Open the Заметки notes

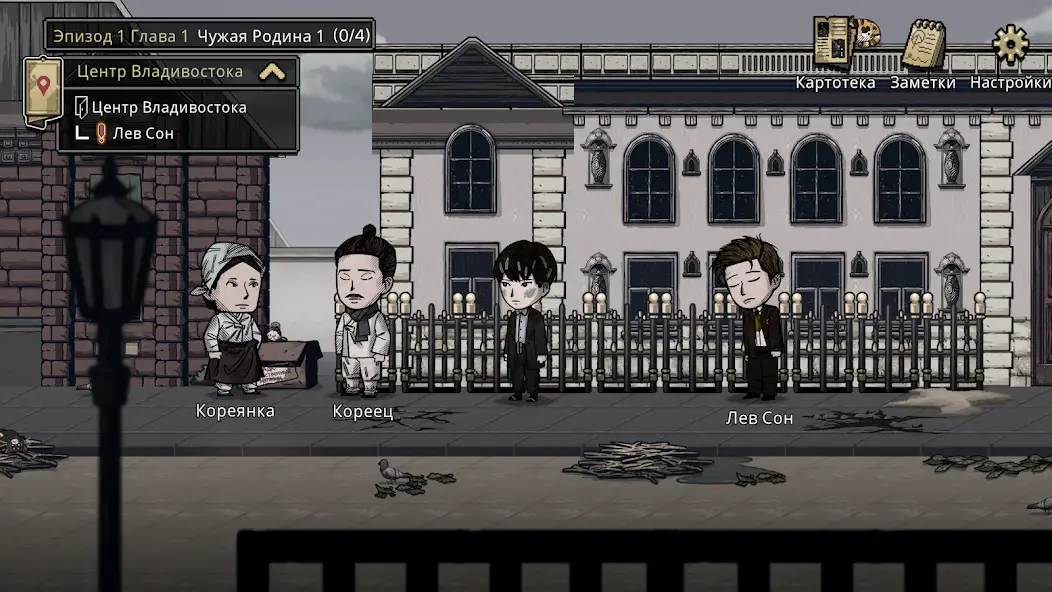click(x=923, y=47)
